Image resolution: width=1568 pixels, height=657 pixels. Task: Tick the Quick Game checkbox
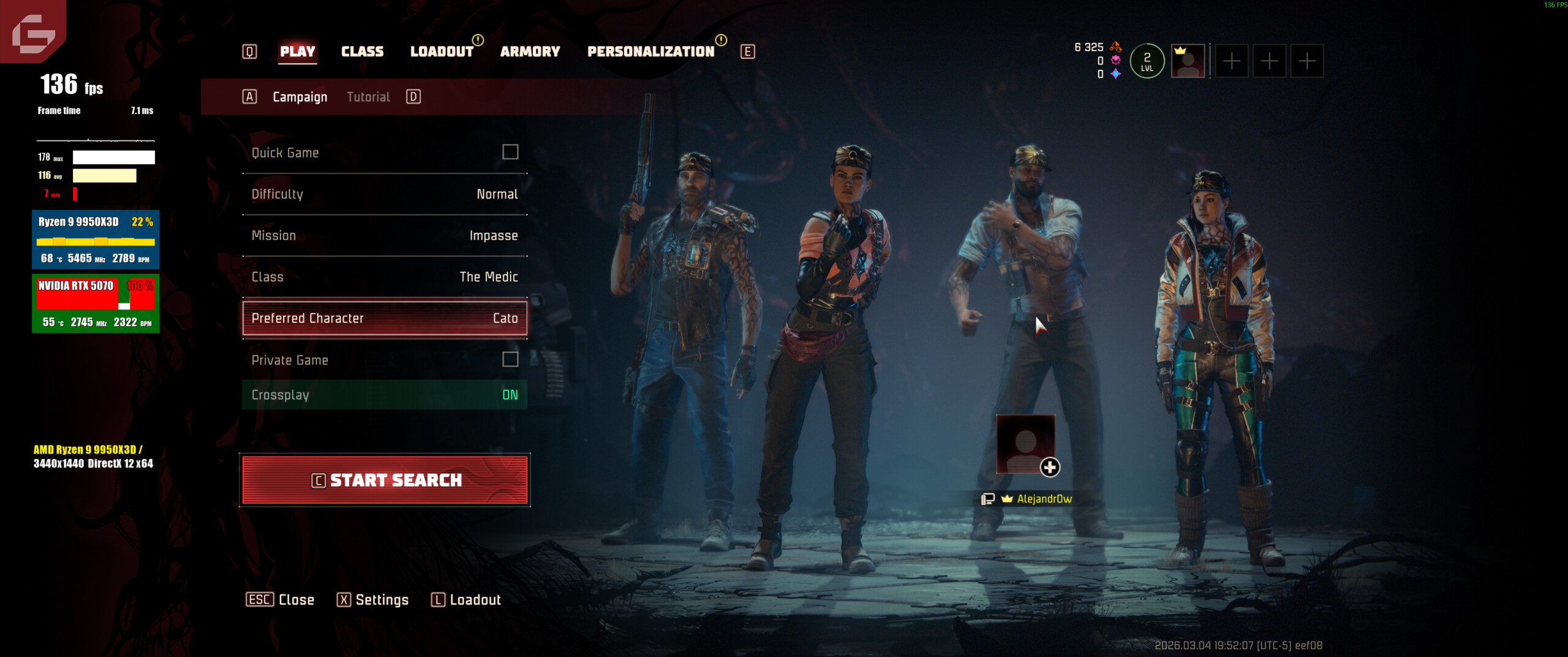510,152
